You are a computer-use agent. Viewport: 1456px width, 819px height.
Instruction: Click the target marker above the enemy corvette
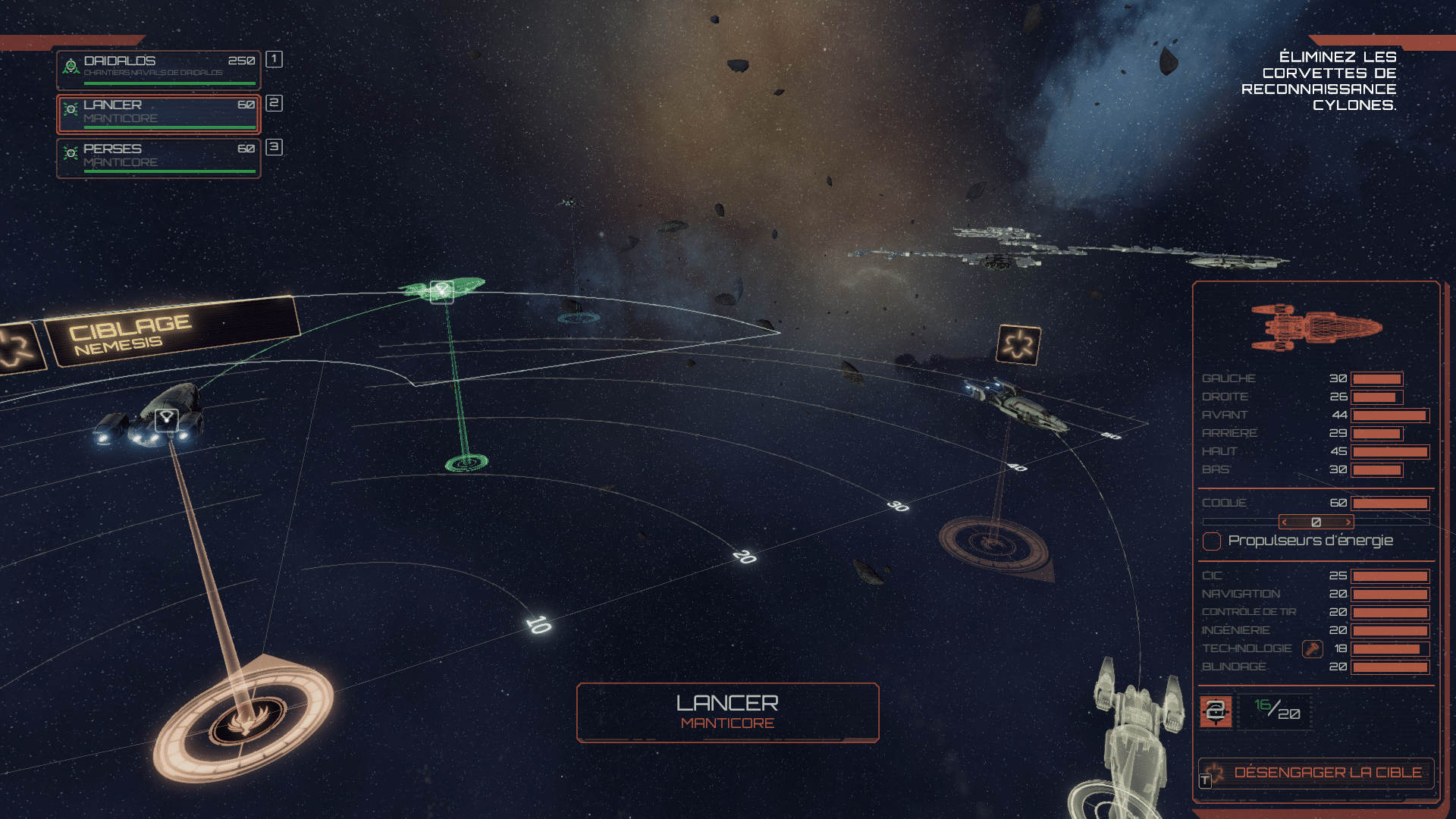[x=1018, y=345]
